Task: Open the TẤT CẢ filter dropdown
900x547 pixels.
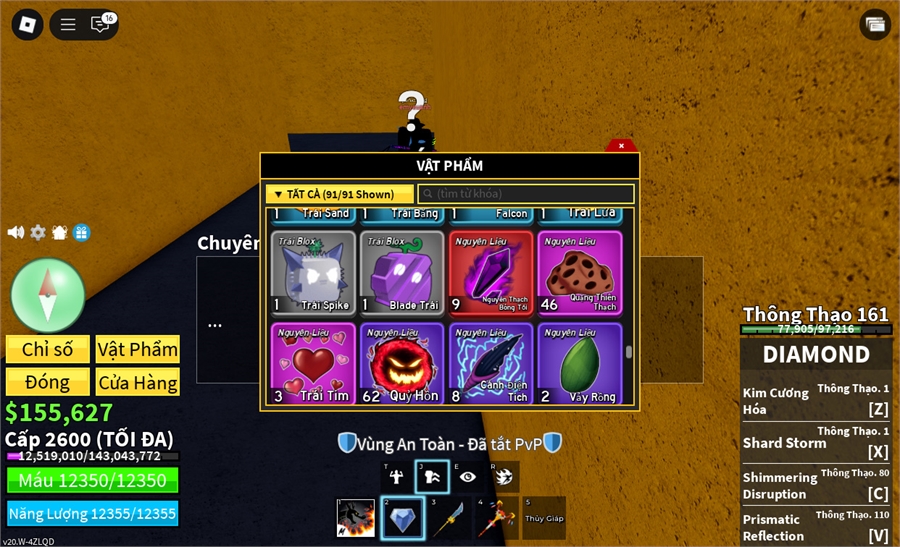Action: 340,194
